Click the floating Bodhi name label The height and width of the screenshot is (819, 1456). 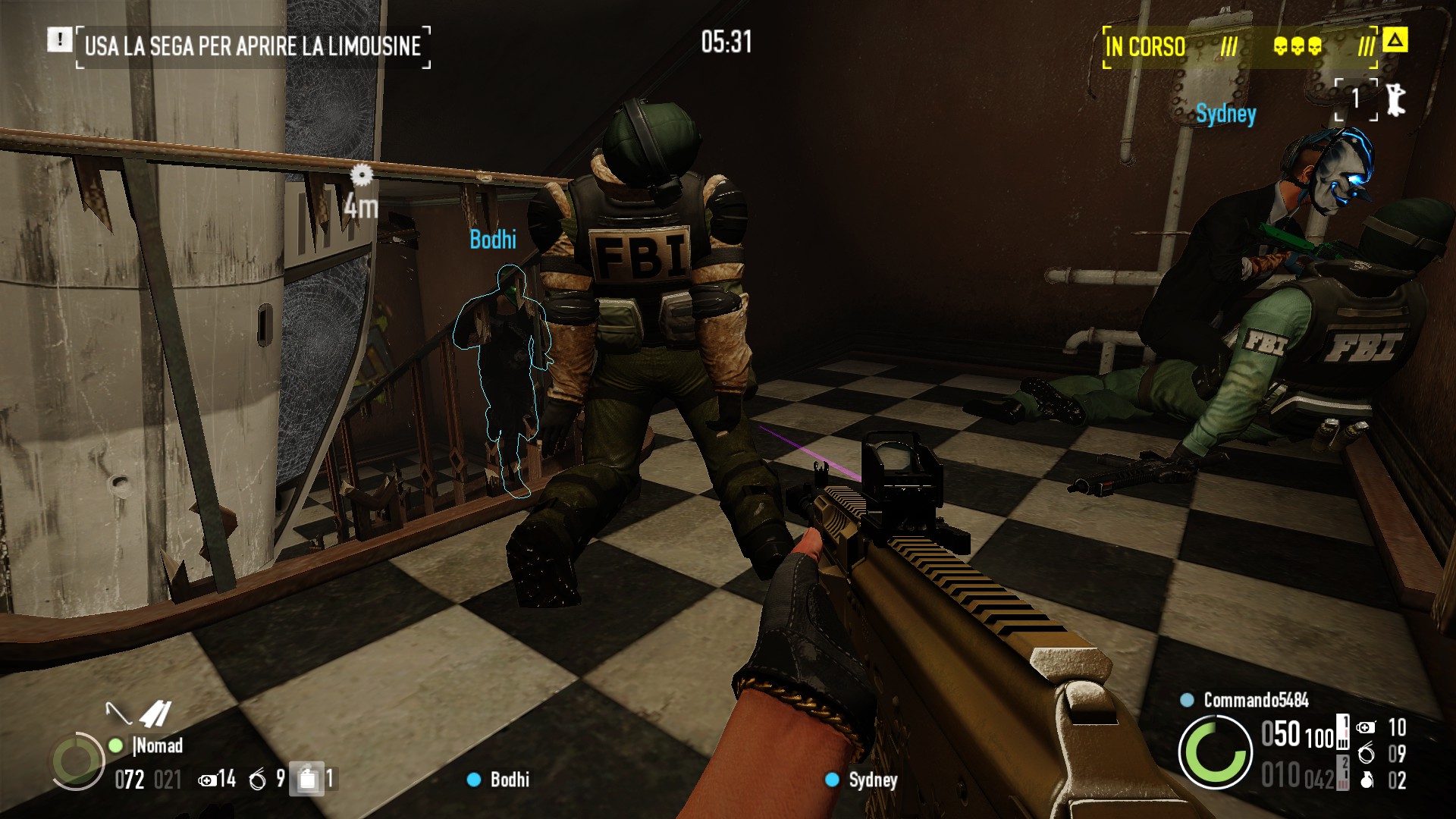coord(493,240)
